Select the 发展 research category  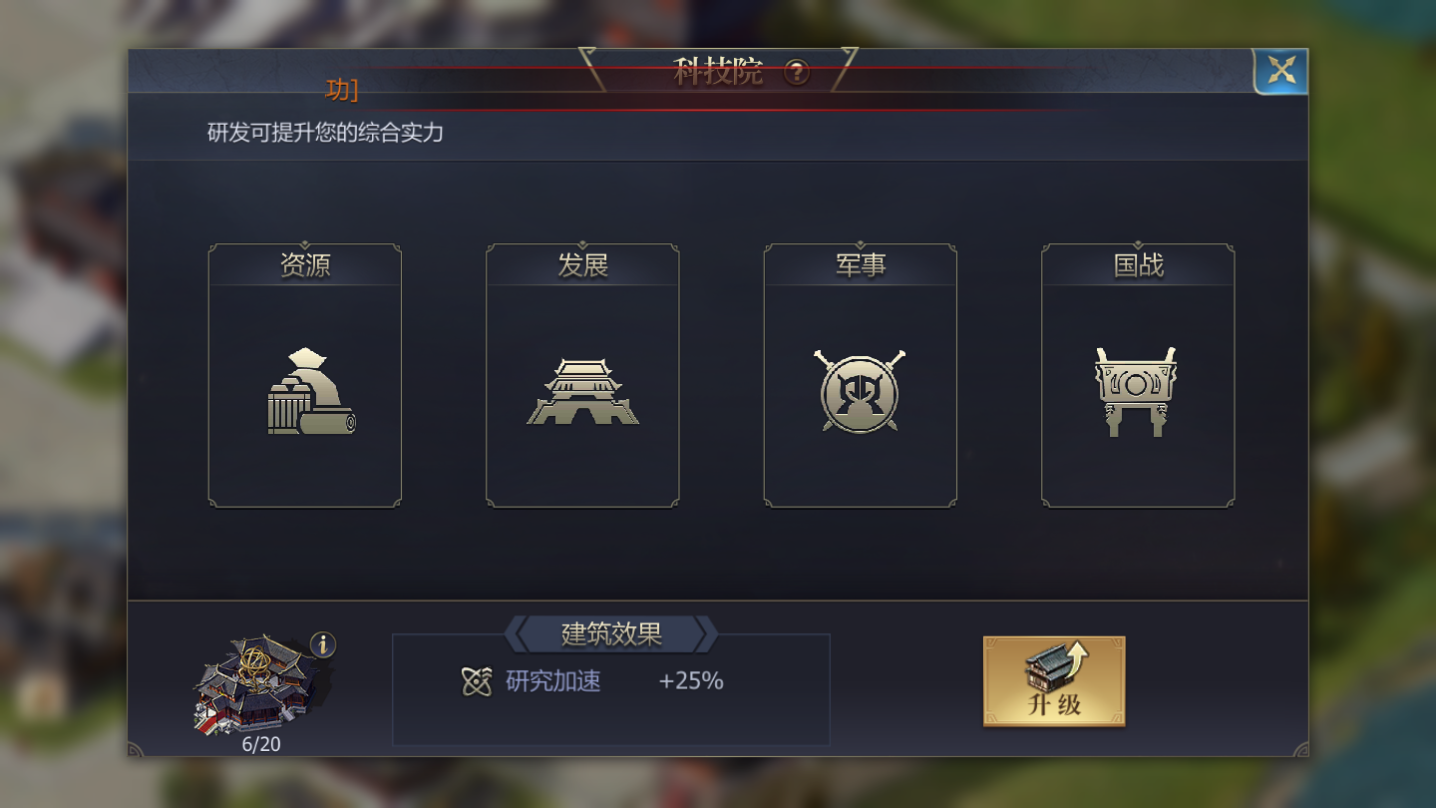[x=582, y=376]
